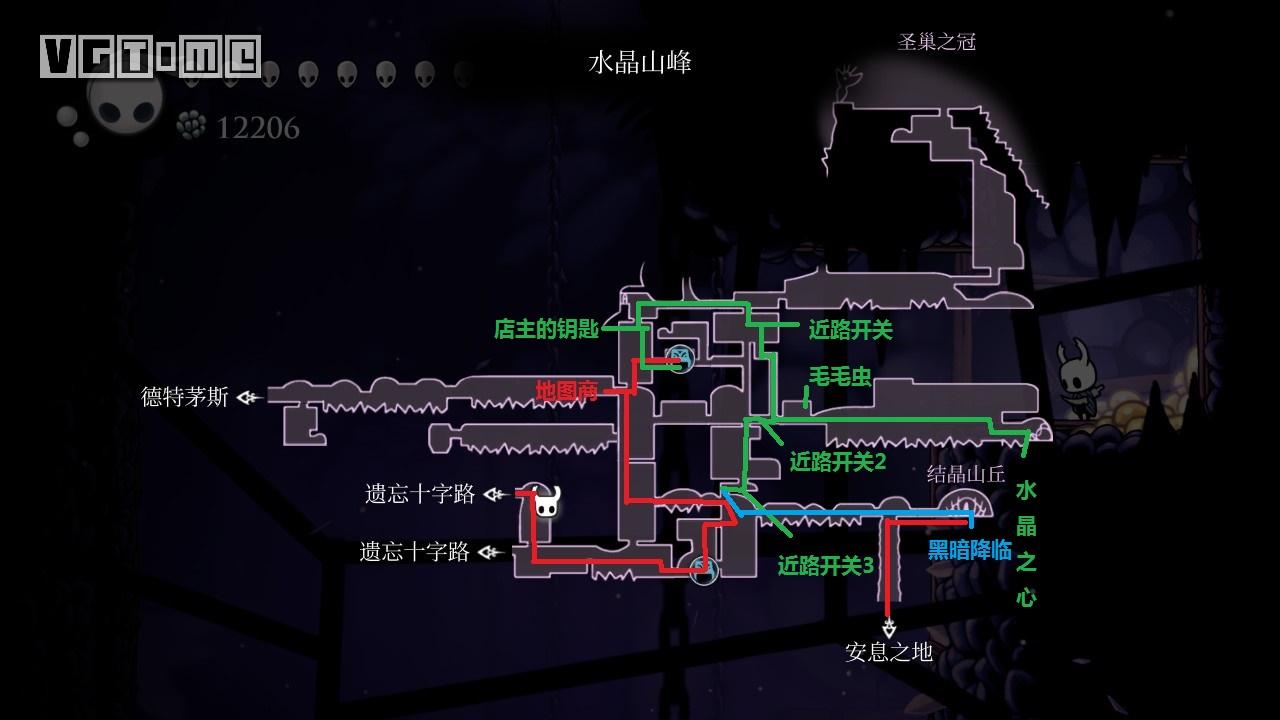Select the upper bench marker near 店主的钥匙 route

682,357
